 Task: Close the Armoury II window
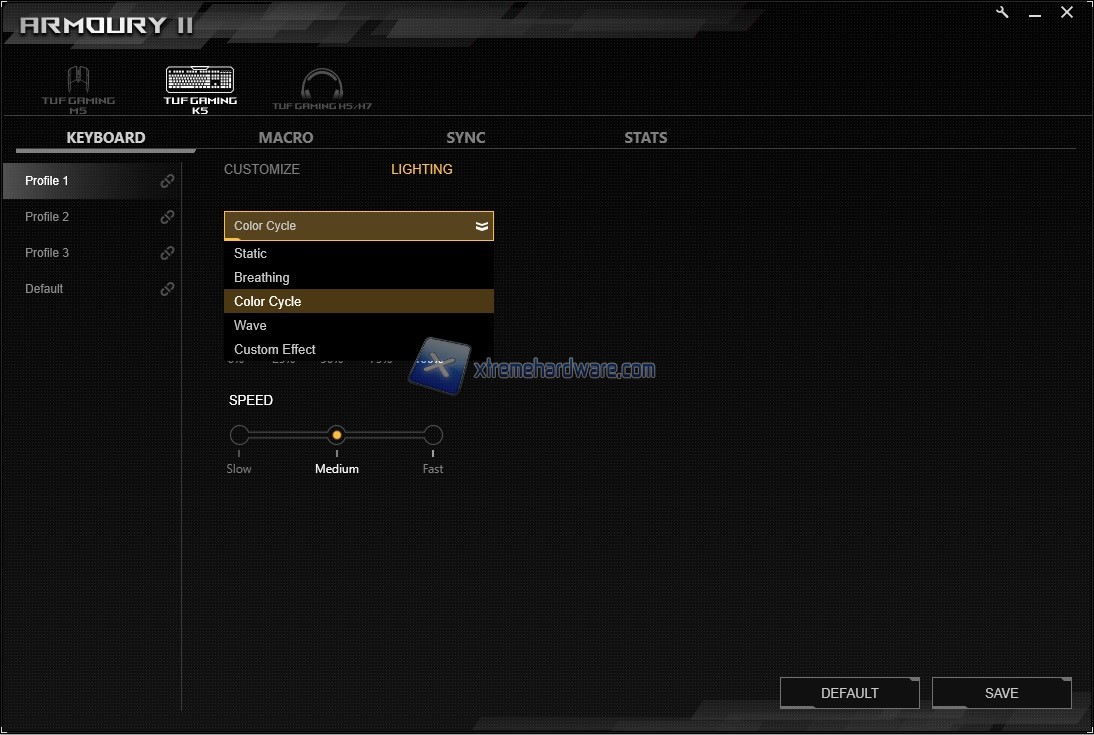pyautogui.click(x=1067, y=13)
